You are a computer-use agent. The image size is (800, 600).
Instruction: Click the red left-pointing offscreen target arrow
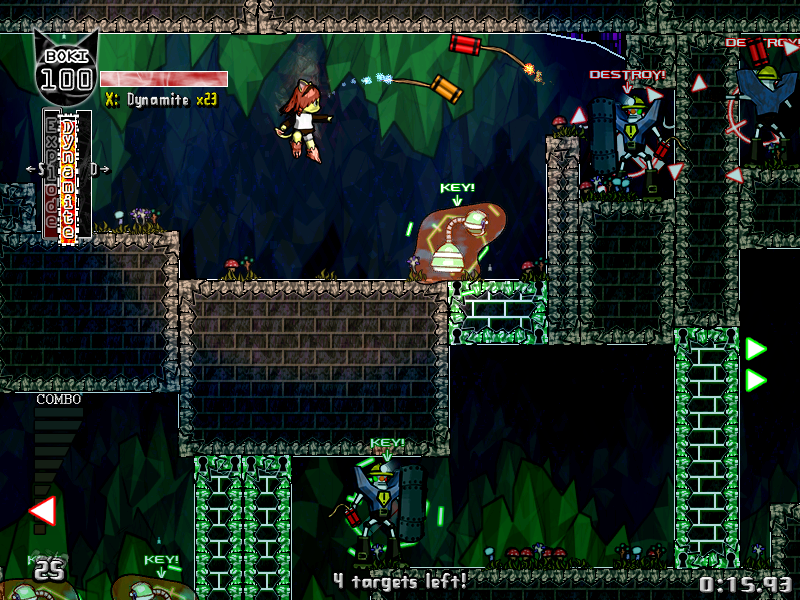[x=42, y=511]
